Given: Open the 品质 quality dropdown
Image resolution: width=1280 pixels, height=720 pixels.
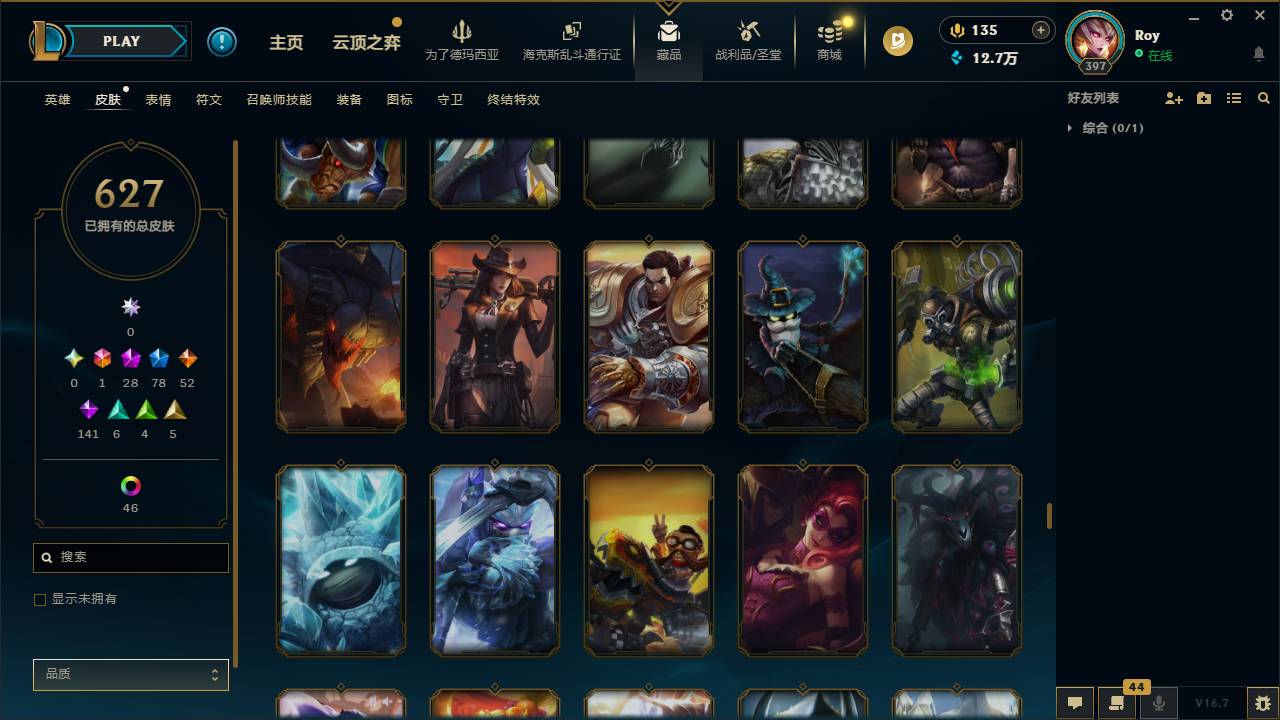Looking at the screenshot, I should [x=130, y=674].
